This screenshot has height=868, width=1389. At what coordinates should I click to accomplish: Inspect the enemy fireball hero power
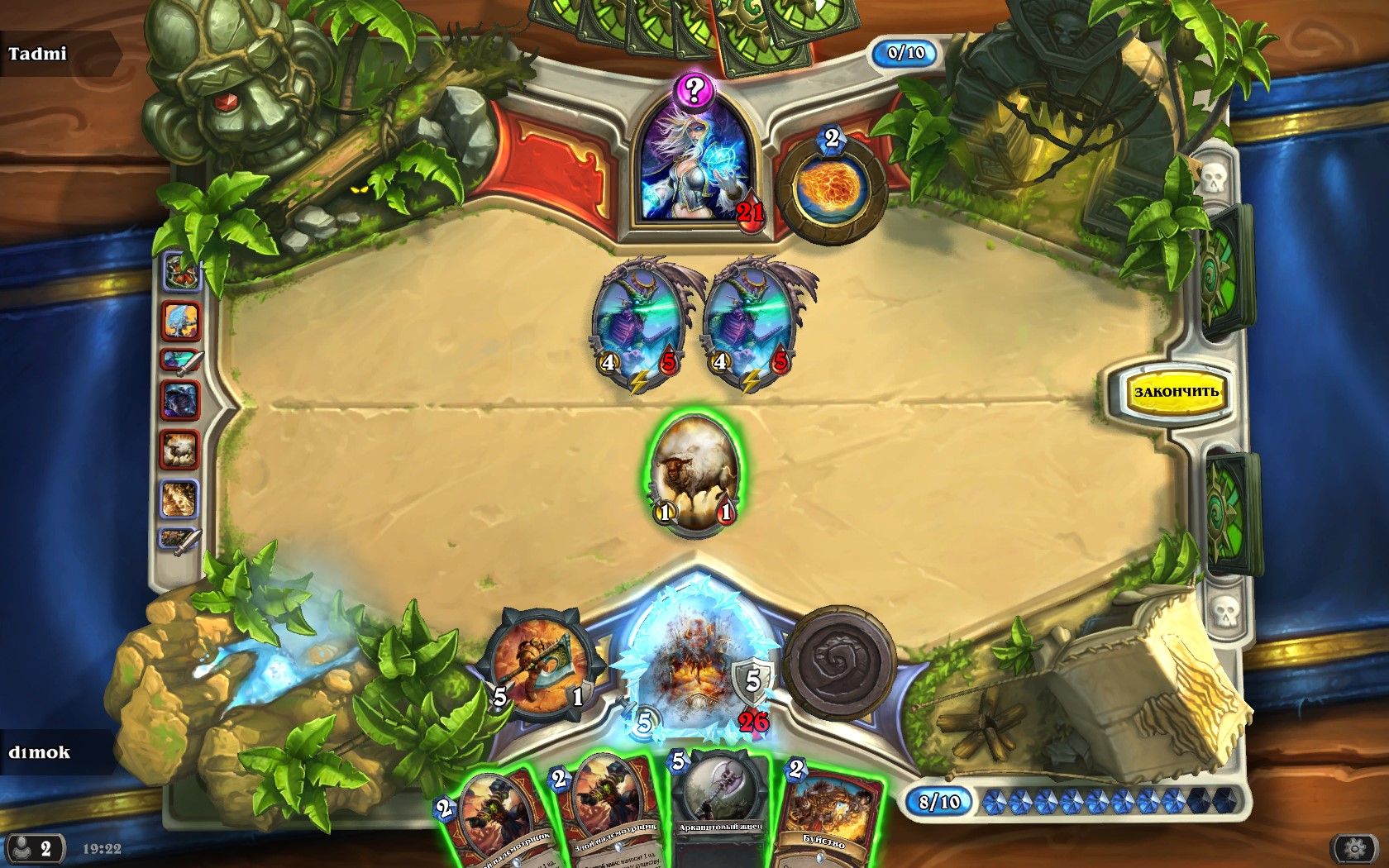831,189
